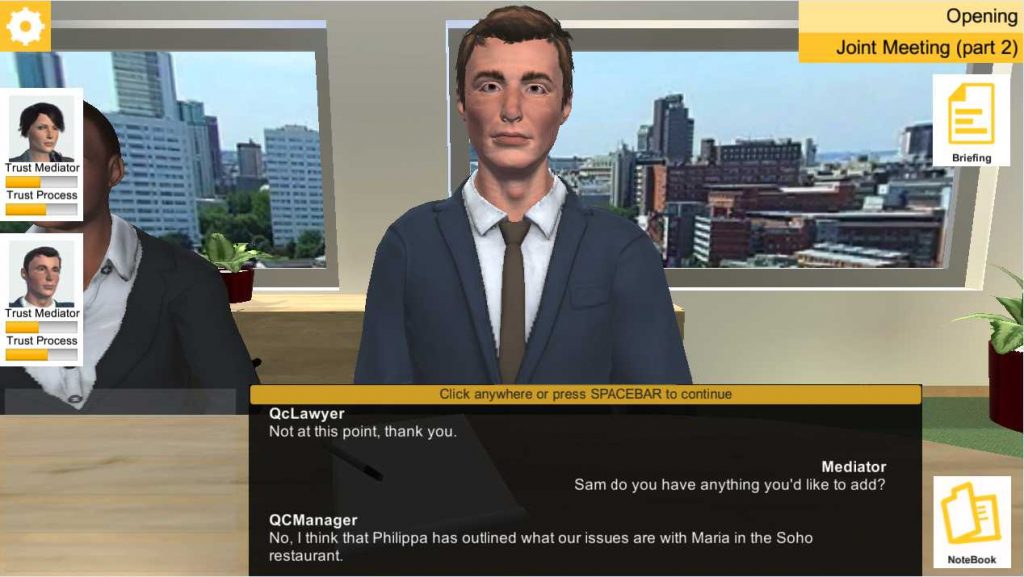Open the NoteBook
This screenshot has height=577, width=1024.
click(x=971, y=521)
